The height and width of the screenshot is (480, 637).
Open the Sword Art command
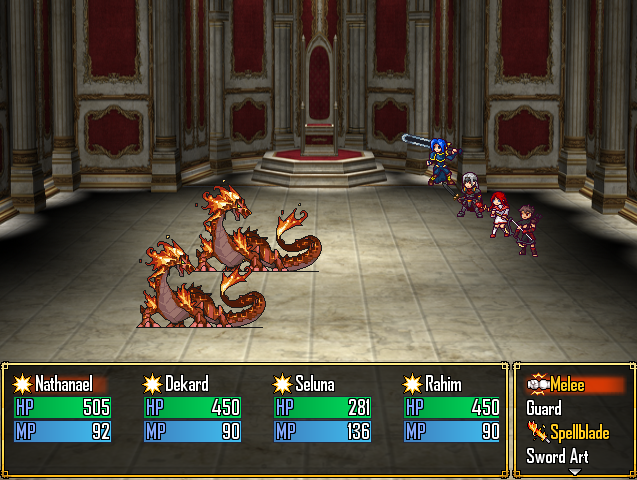point(557,457)
